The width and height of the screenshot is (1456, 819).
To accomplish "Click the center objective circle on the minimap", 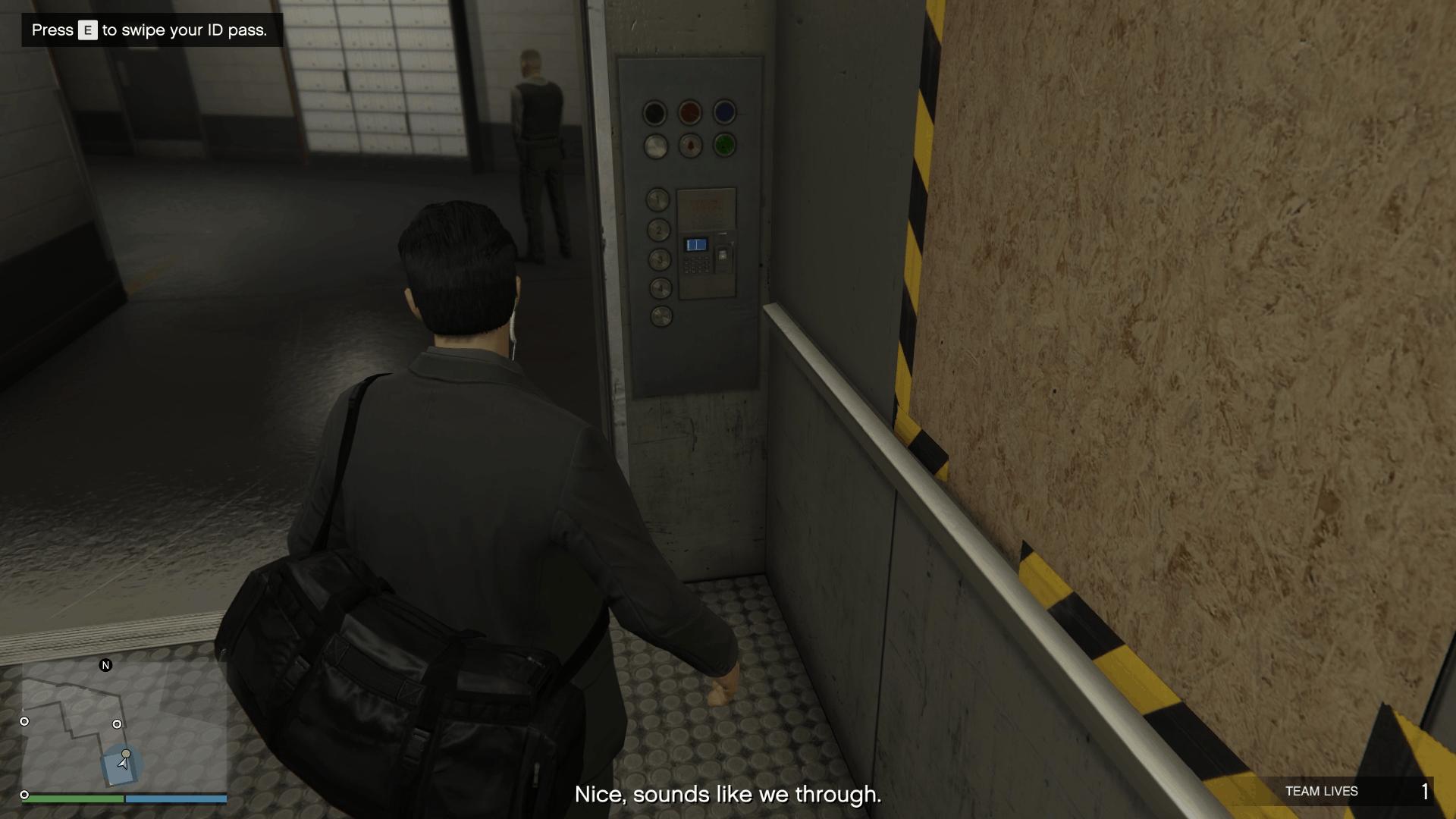I will tap(118, 724).
